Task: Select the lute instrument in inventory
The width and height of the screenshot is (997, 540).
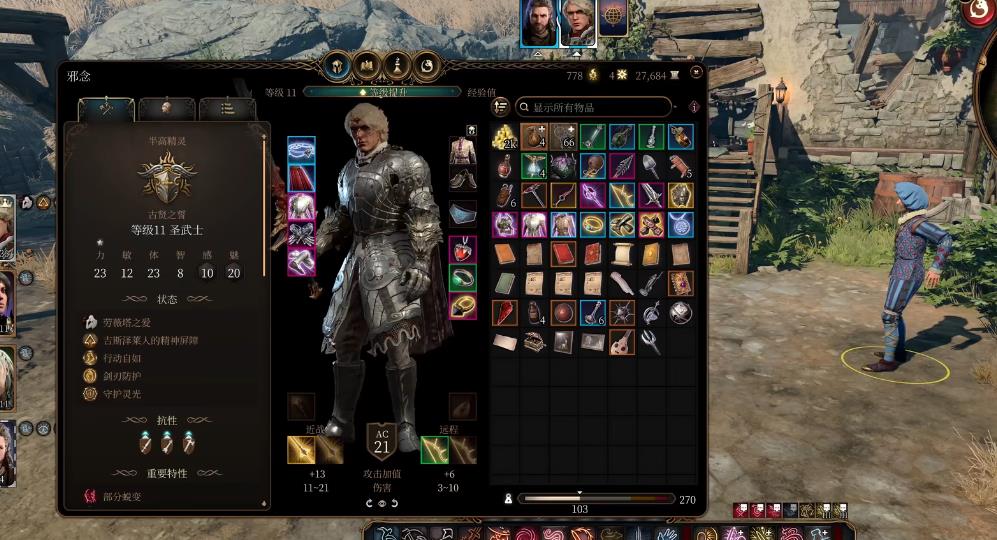Action: [x=622, y=342]
